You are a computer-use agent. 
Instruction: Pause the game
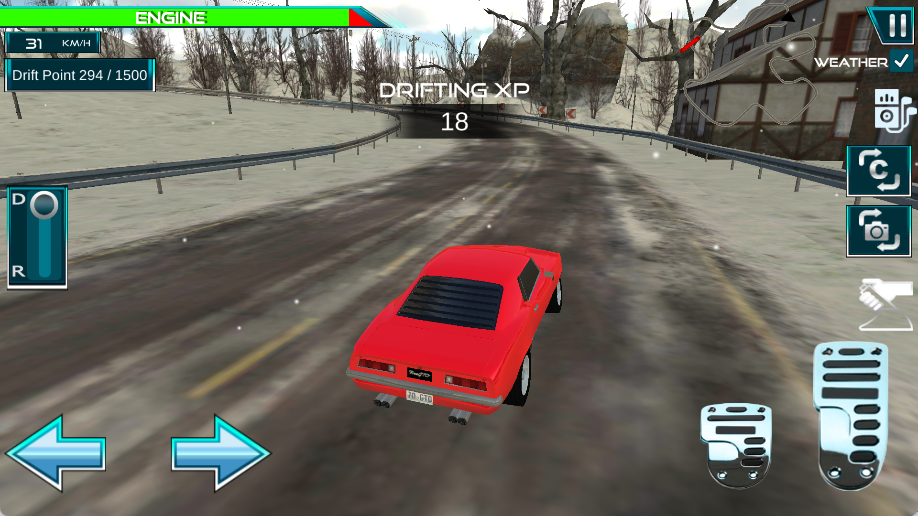(x=889, y=24)
